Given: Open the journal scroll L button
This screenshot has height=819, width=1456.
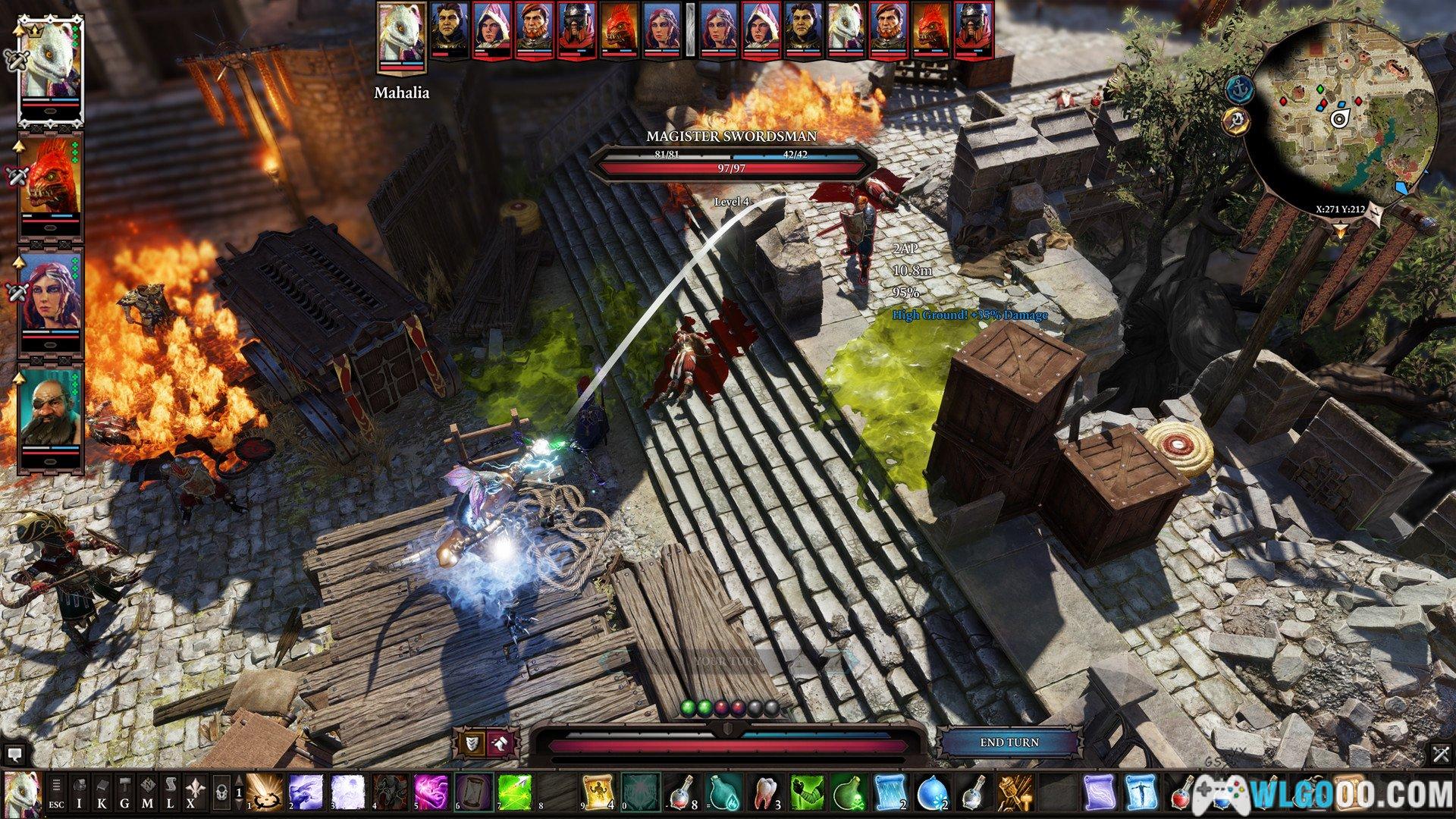Looking at the screenshot, I should coord(171,792).
